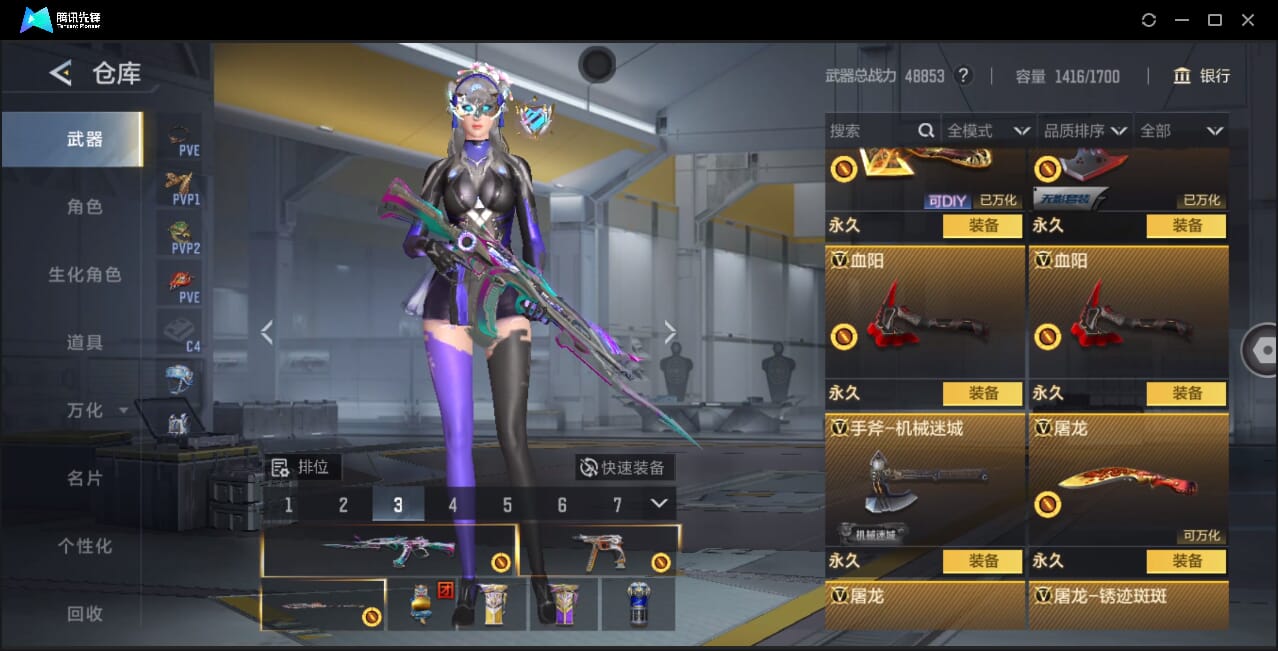This screenshot has width=1278, height=651.
Task: Go back from the 仓库 screen
Action: click(61, 73)
